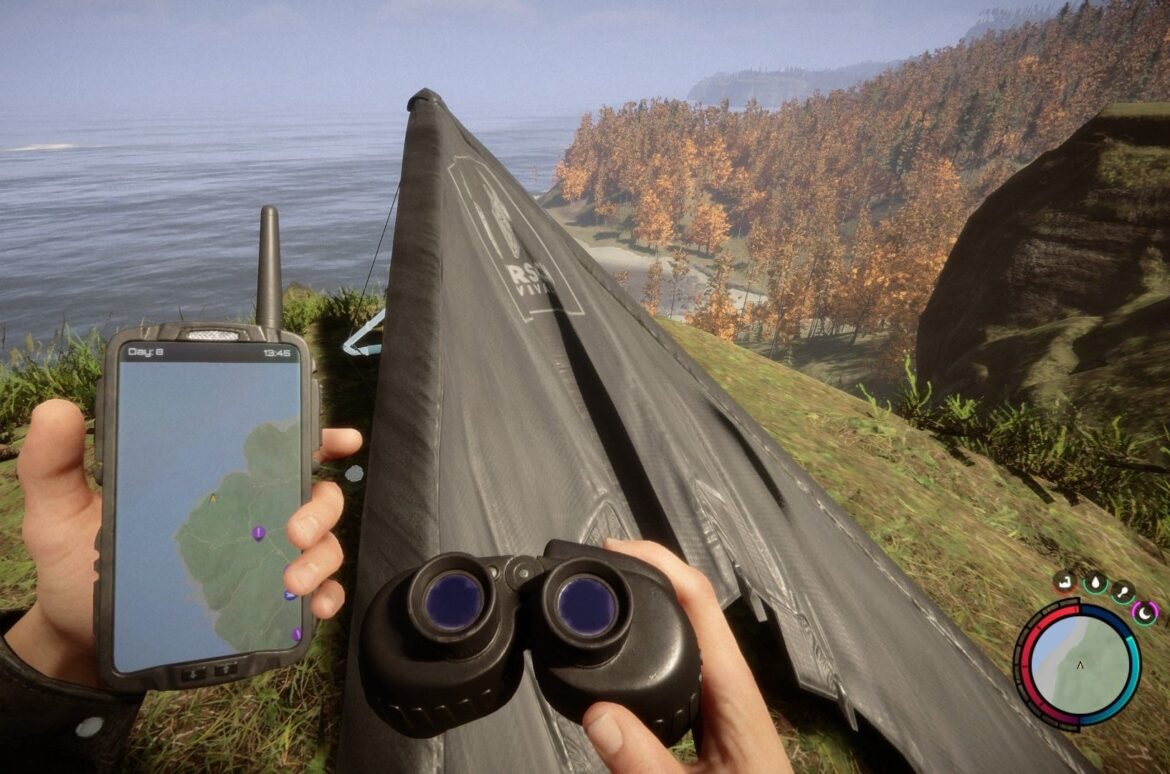Select the strength arm status icon

click(x=1065, y=580)
